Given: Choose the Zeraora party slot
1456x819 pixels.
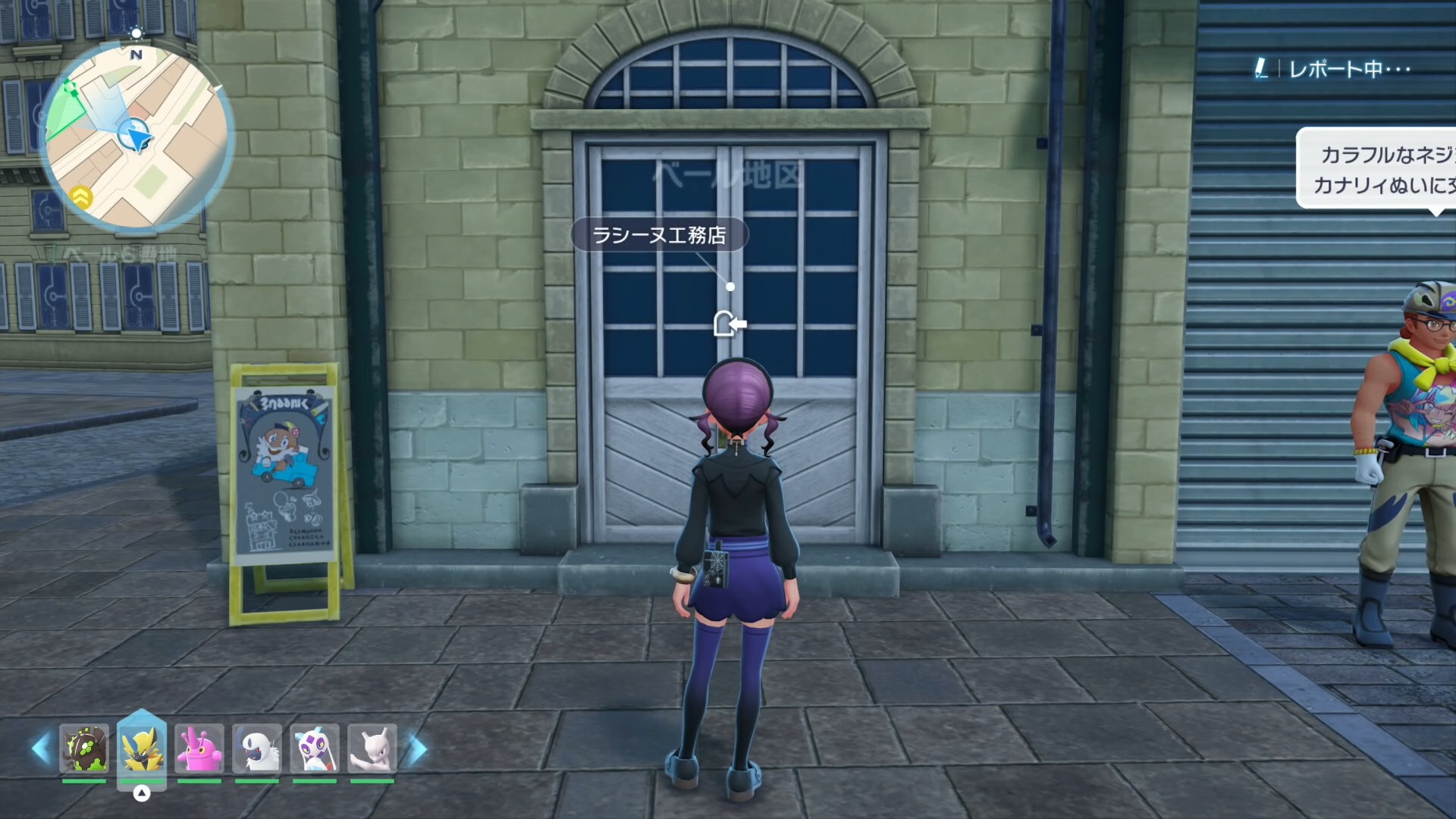Looking at the screenshot, I should [142, 748].
